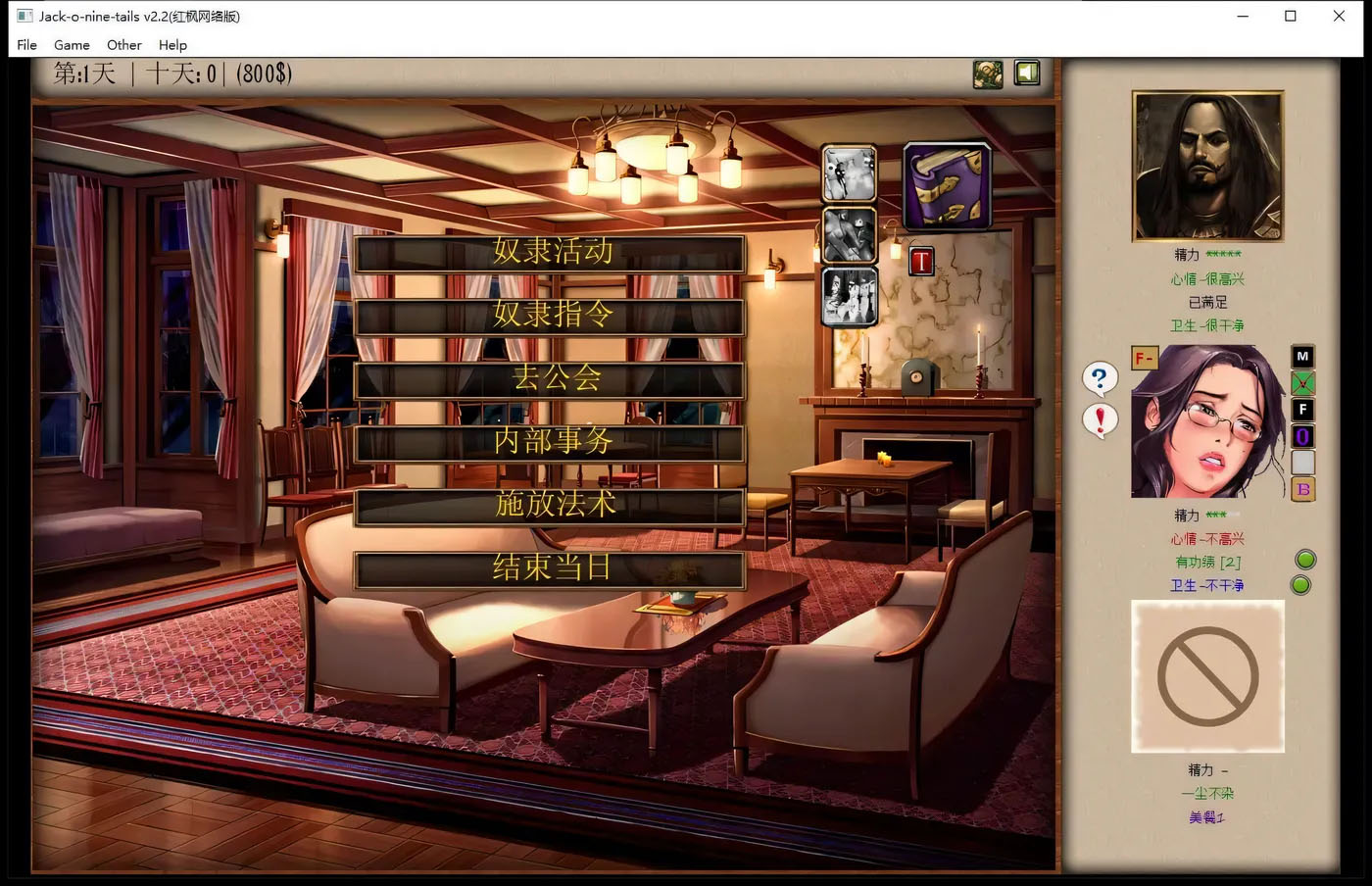Click the question-mark speech bubble beside the slave
This screenshot has height=886, width=1372.
point(1100,378)
